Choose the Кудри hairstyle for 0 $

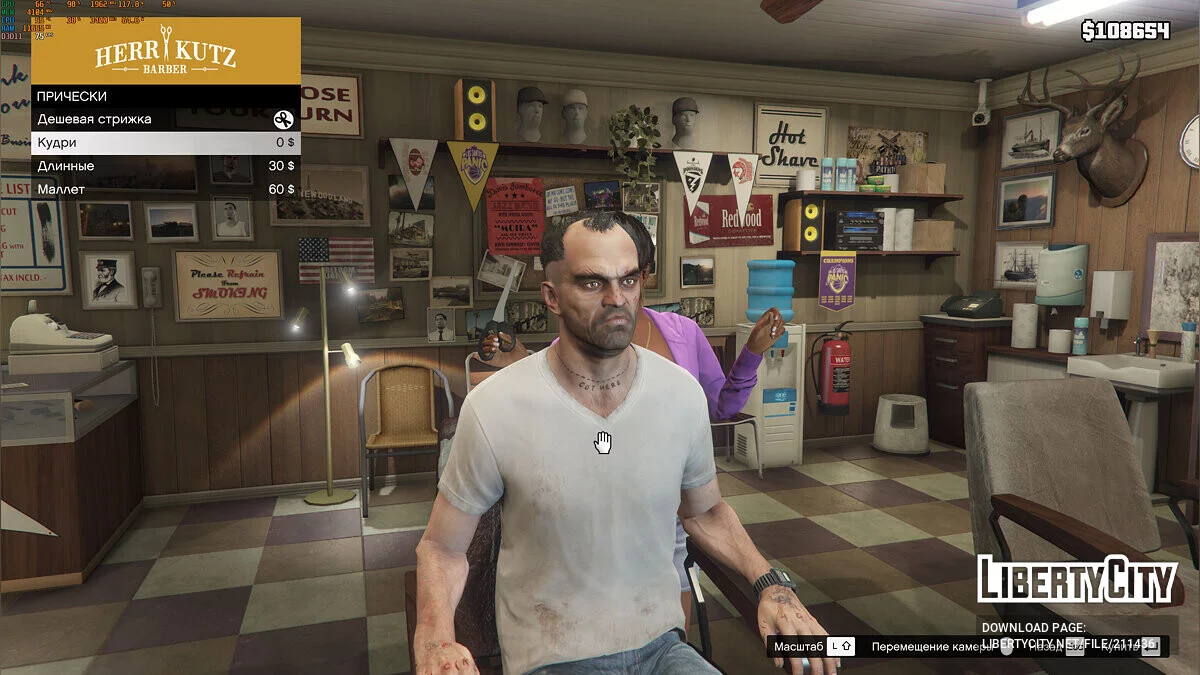pyautogui.click(x=165, y=143)
